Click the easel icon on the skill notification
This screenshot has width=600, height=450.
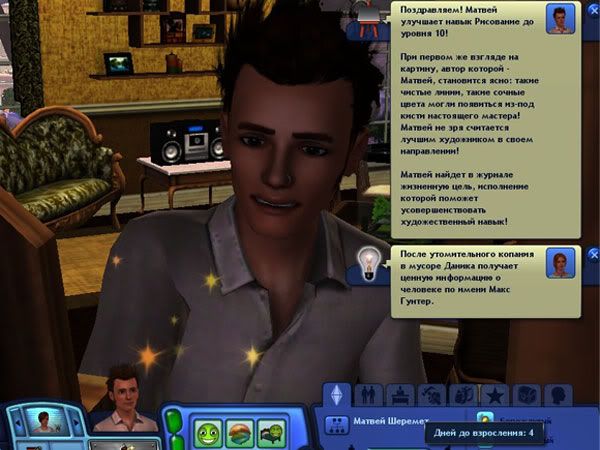pos(365,18)
